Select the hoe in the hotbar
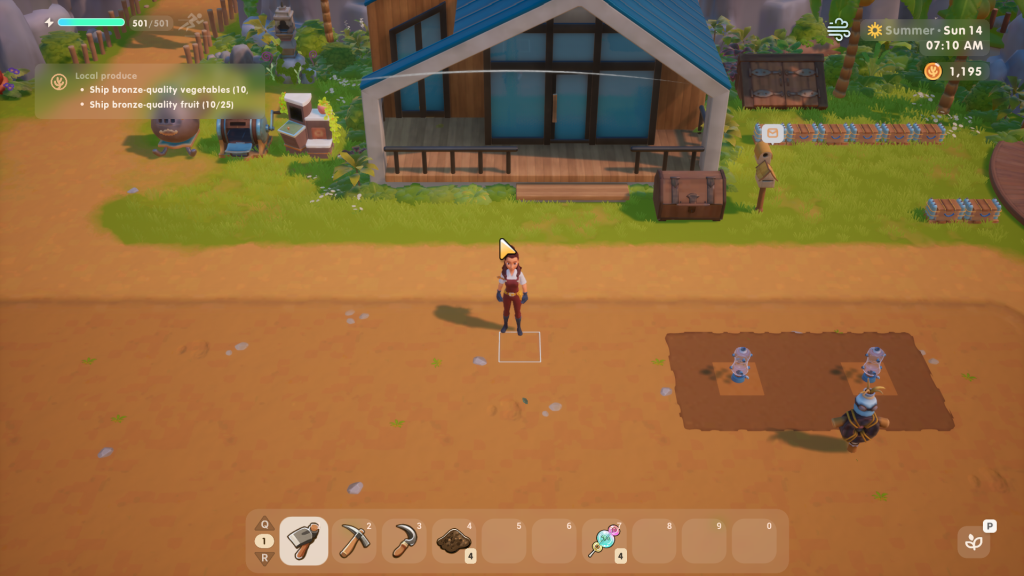1024x576 pixels. coord(304,541)
